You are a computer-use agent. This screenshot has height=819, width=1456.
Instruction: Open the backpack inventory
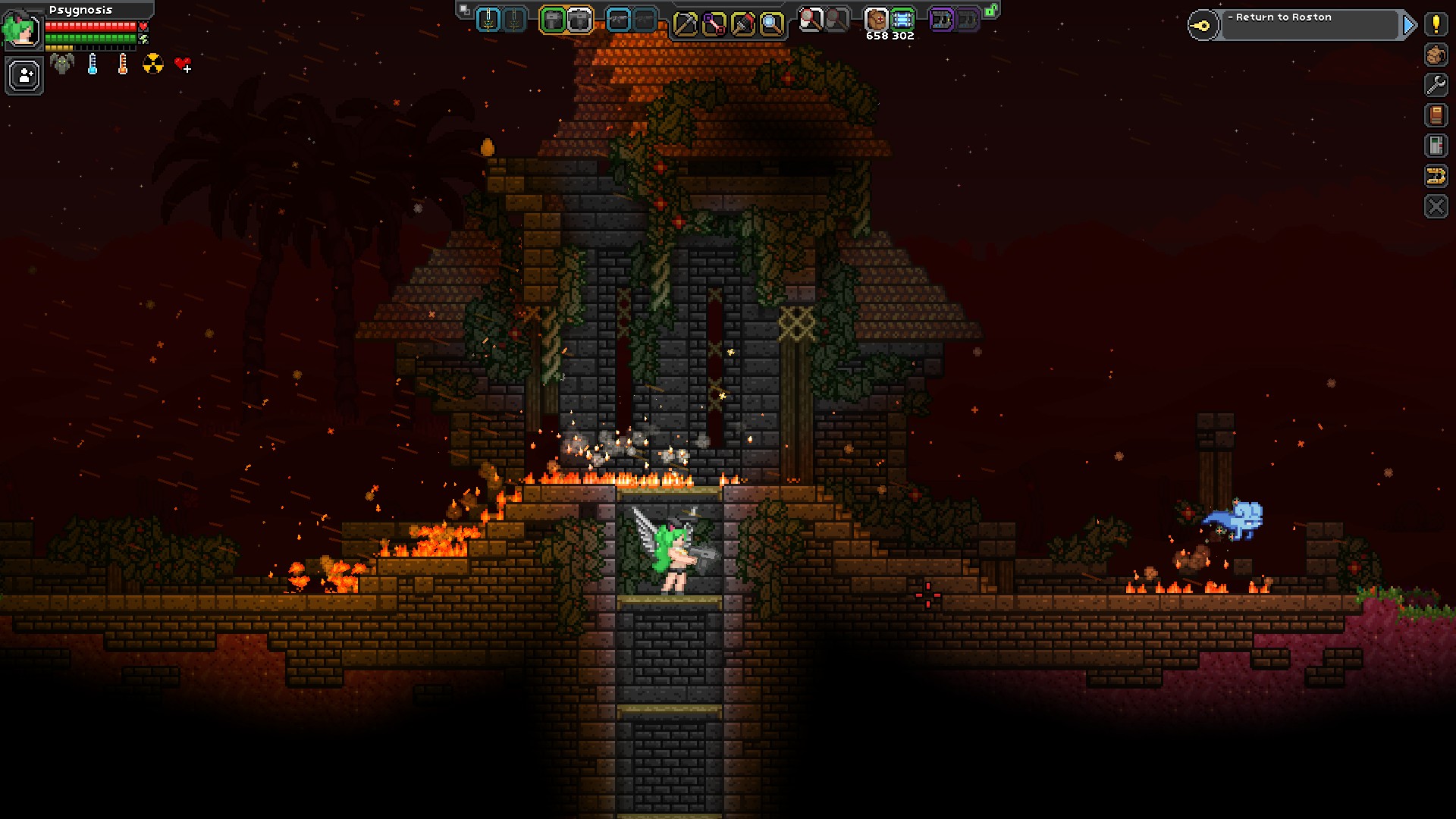point(1436,55)
